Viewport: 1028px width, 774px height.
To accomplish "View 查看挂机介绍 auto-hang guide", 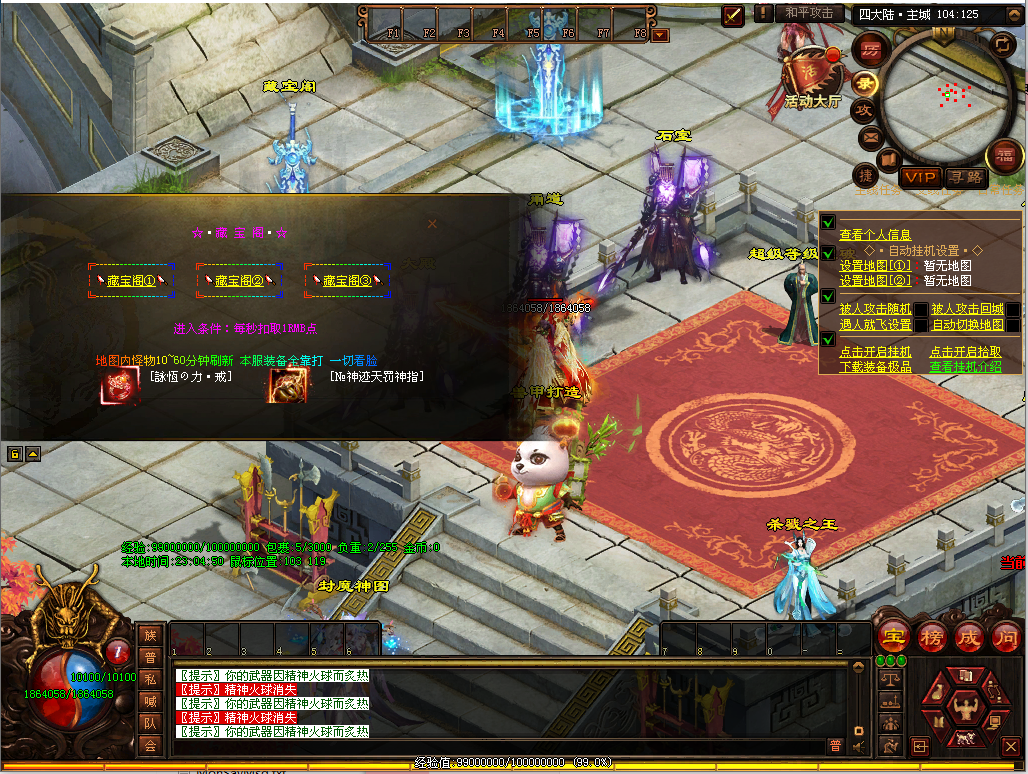I will click(965, 367).
